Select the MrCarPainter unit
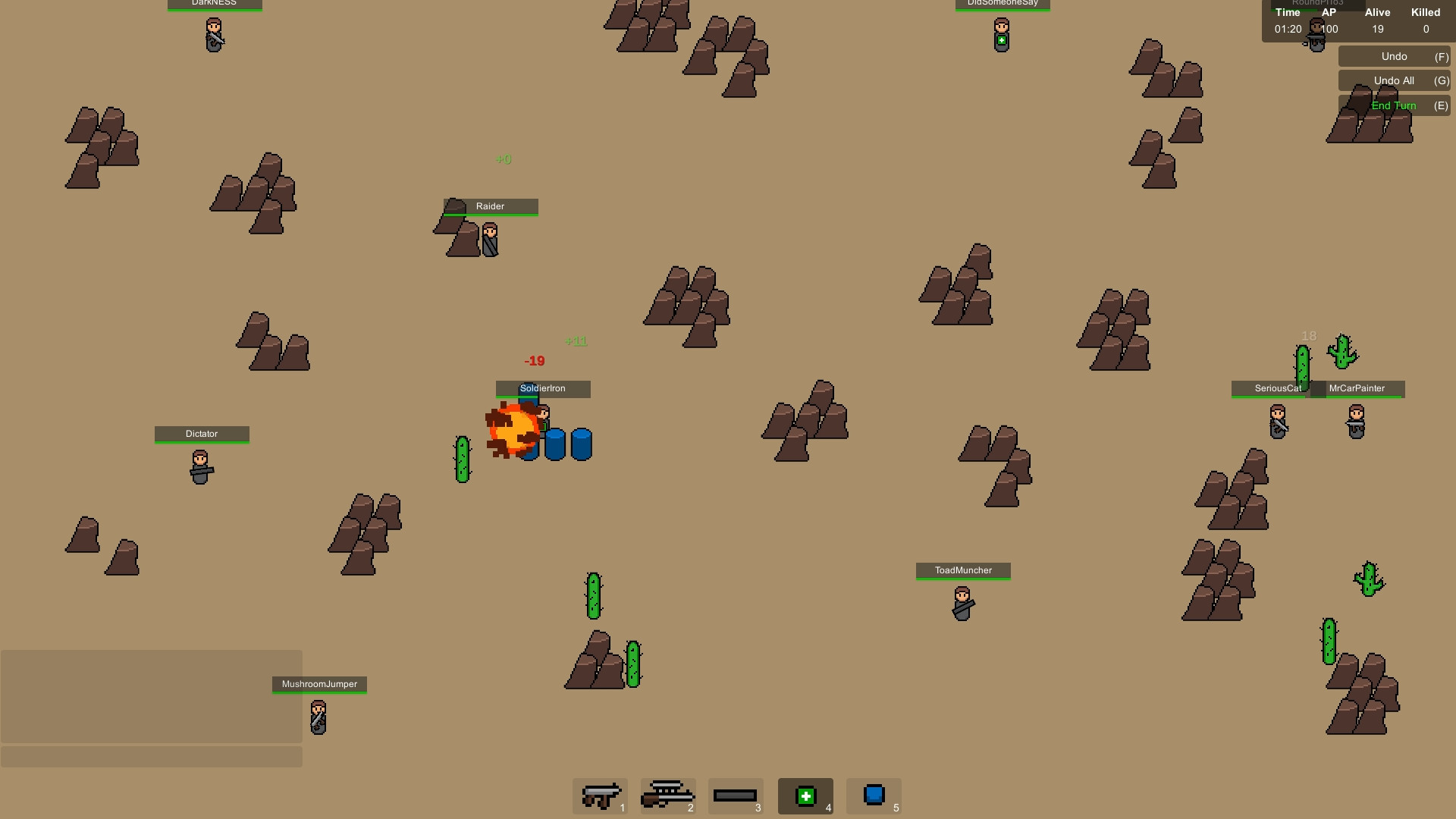The image size is (1456, 819). pos(1357,421)
